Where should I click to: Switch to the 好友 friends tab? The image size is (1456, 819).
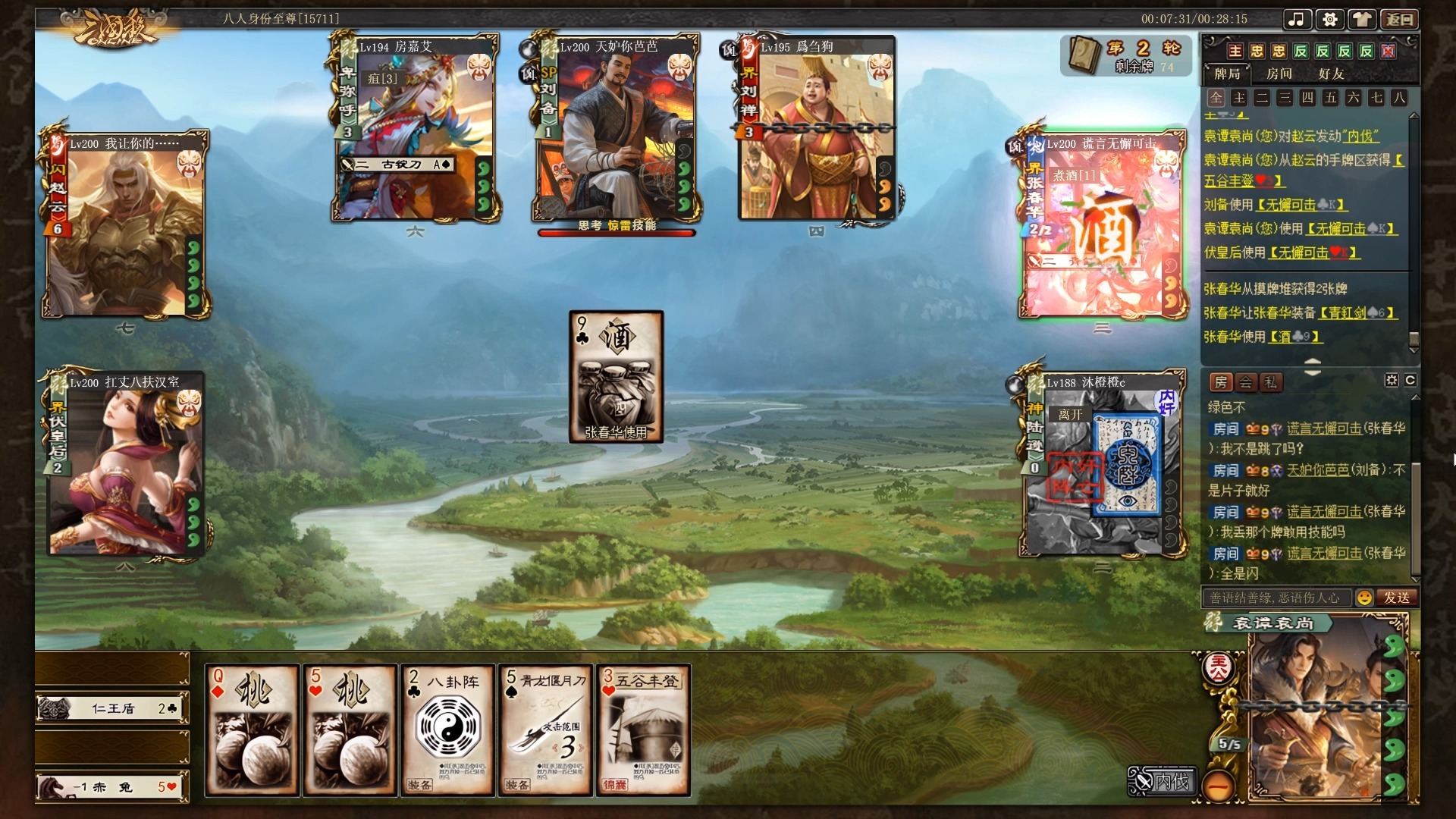pyautogui.click(x=1331, y=74)
